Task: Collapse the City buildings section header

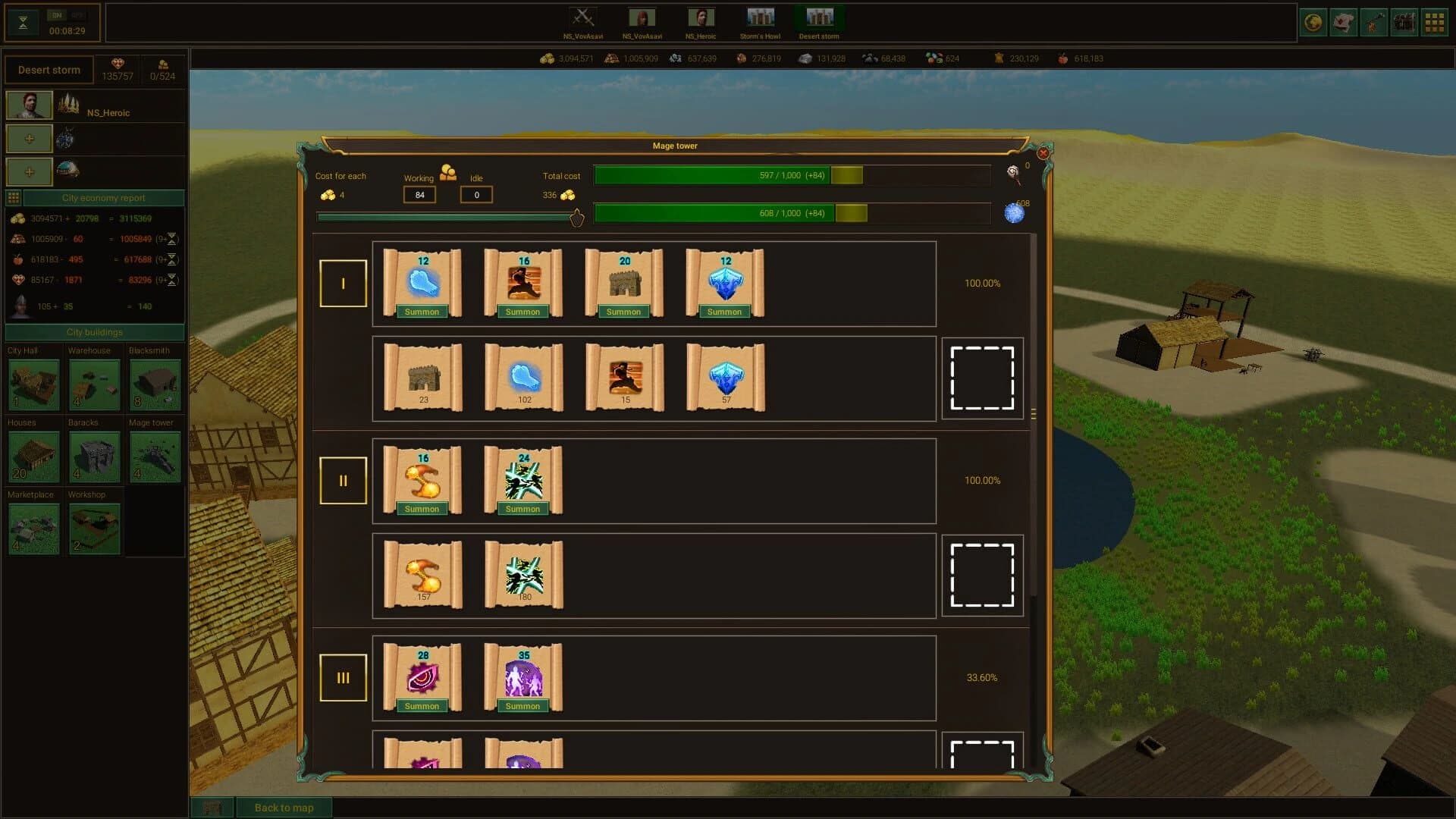Action: pos(95,332)
